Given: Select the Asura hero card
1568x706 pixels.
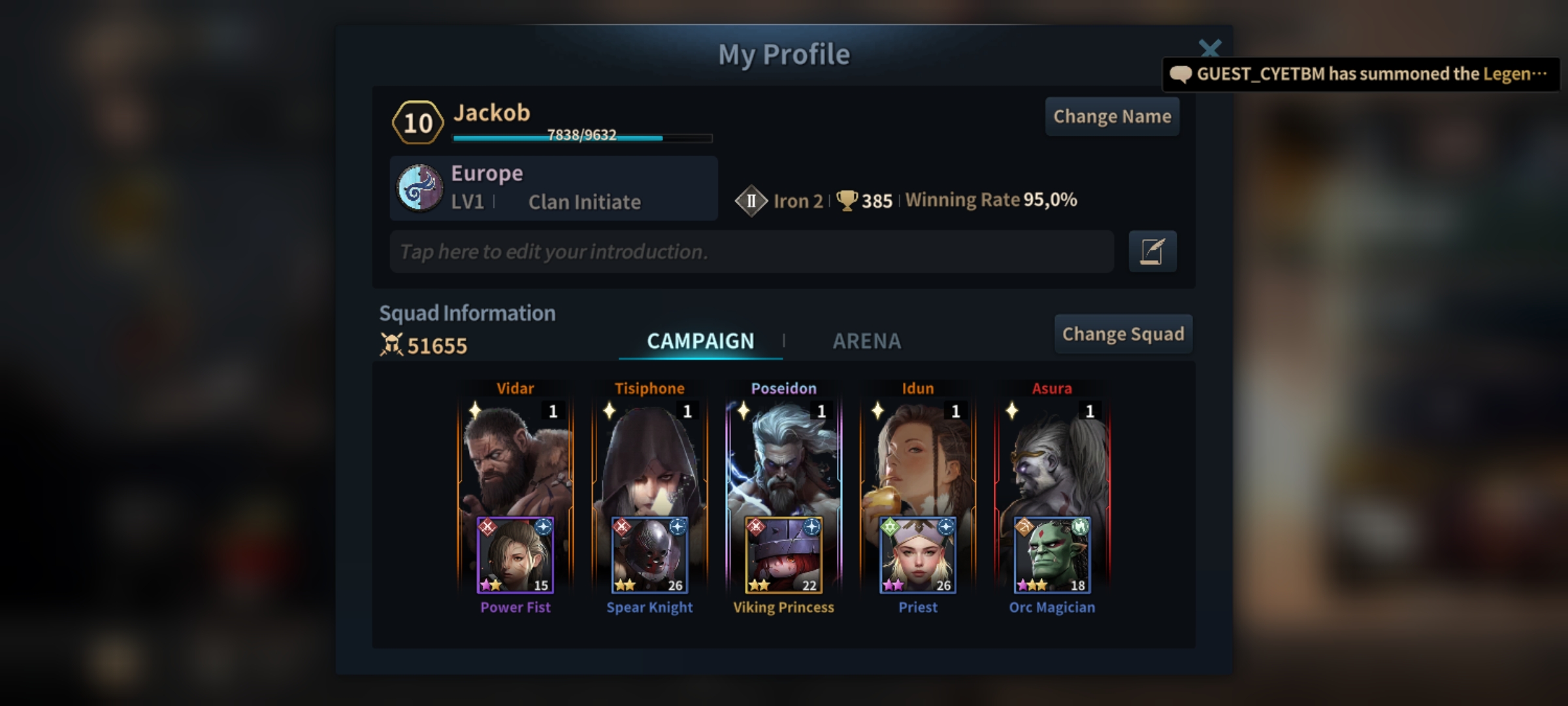Looking at the screenshot, I should pyautogui.click(x=1052, y=458).
